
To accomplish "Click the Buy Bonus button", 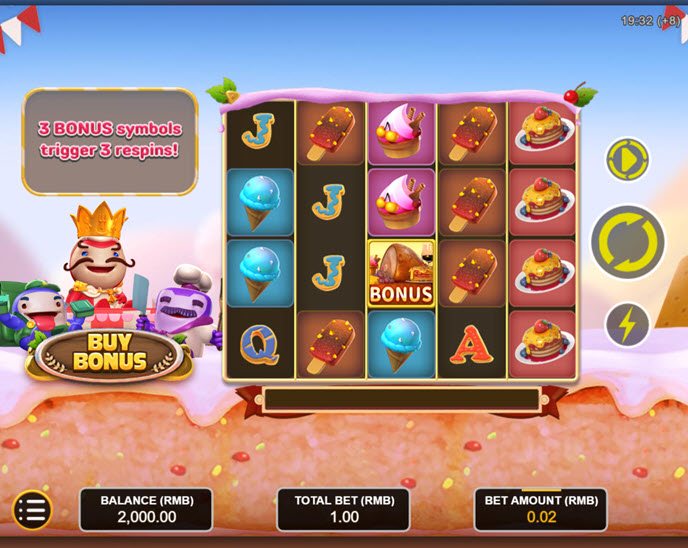I will tap(108, 353).
